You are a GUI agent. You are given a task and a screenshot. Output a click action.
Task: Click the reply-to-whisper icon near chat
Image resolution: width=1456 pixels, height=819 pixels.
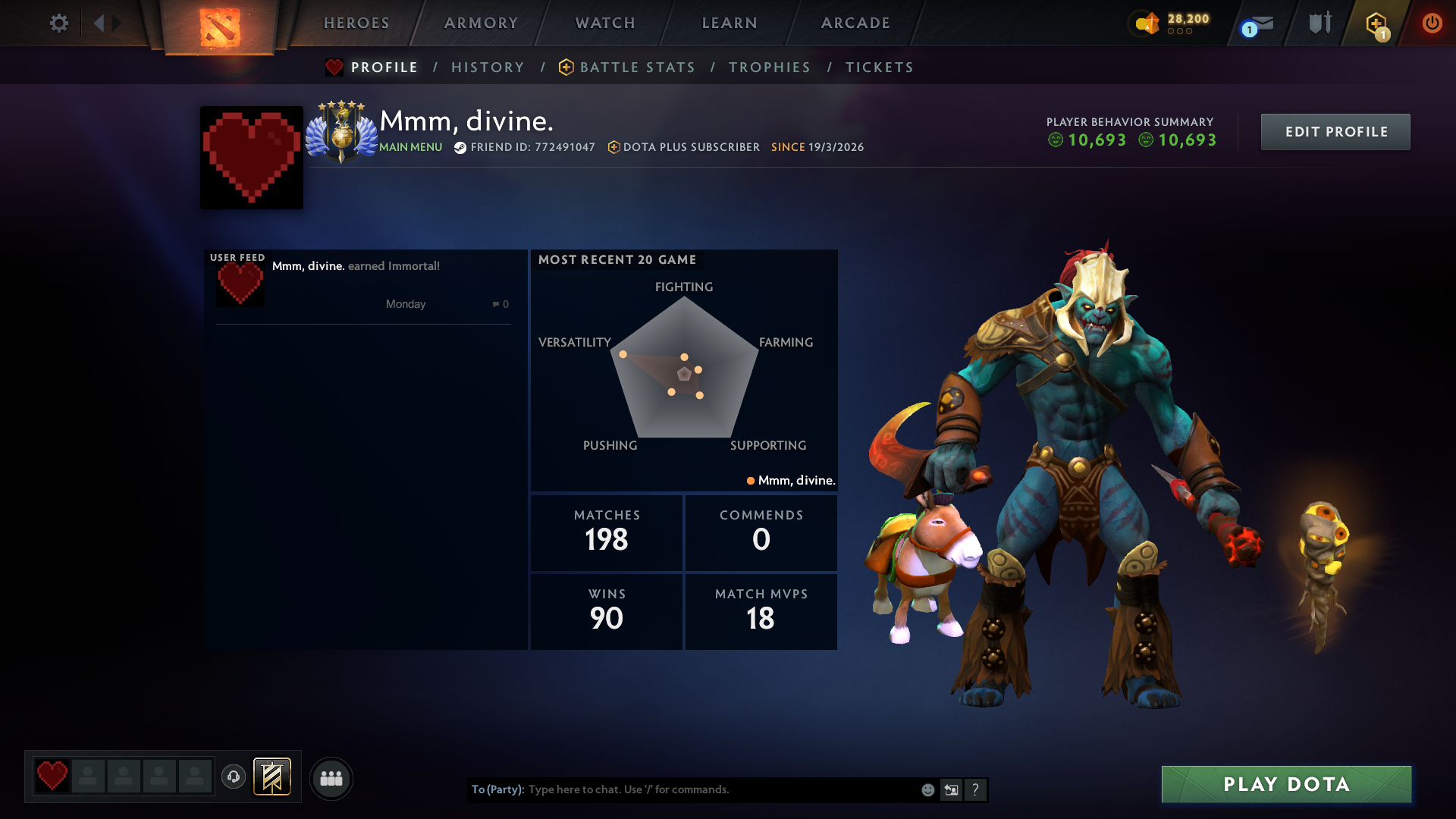pyautogui.click(x=951, y=789)
